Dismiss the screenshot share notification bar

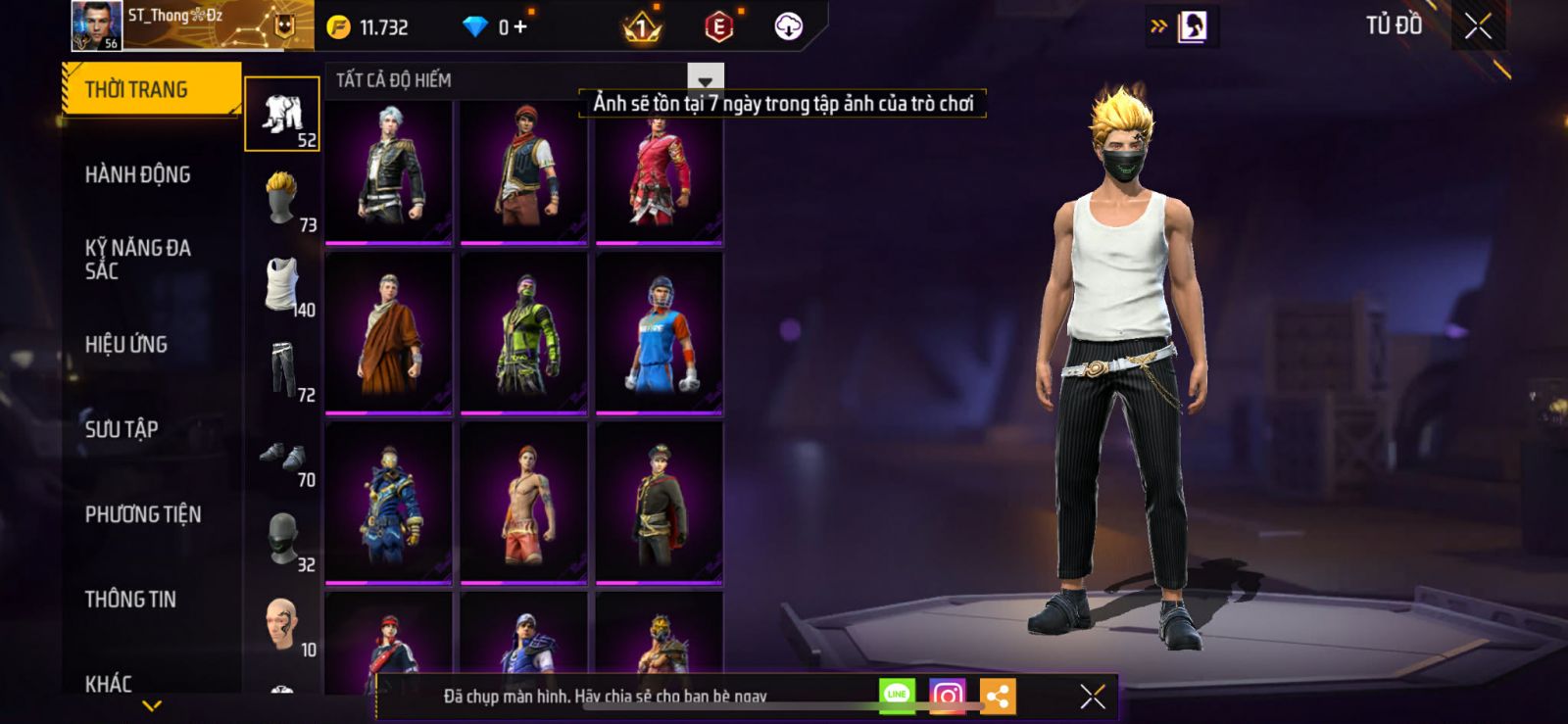click(x=1092, y=697)
